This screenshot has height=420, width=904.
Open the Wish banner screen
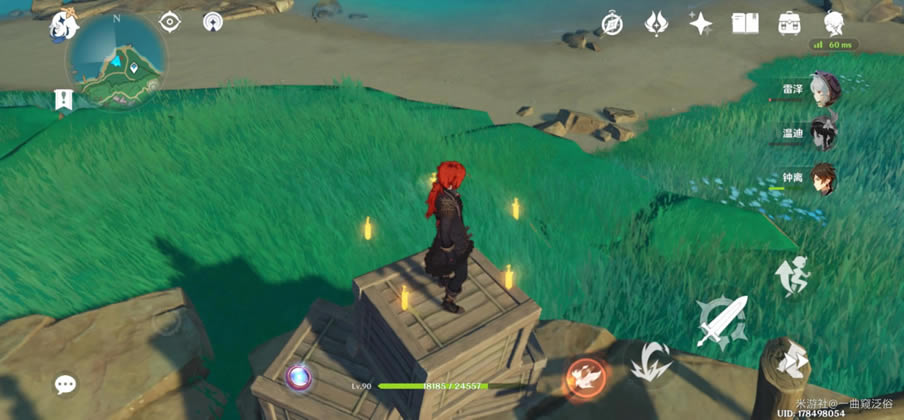[x=656, y=23]
